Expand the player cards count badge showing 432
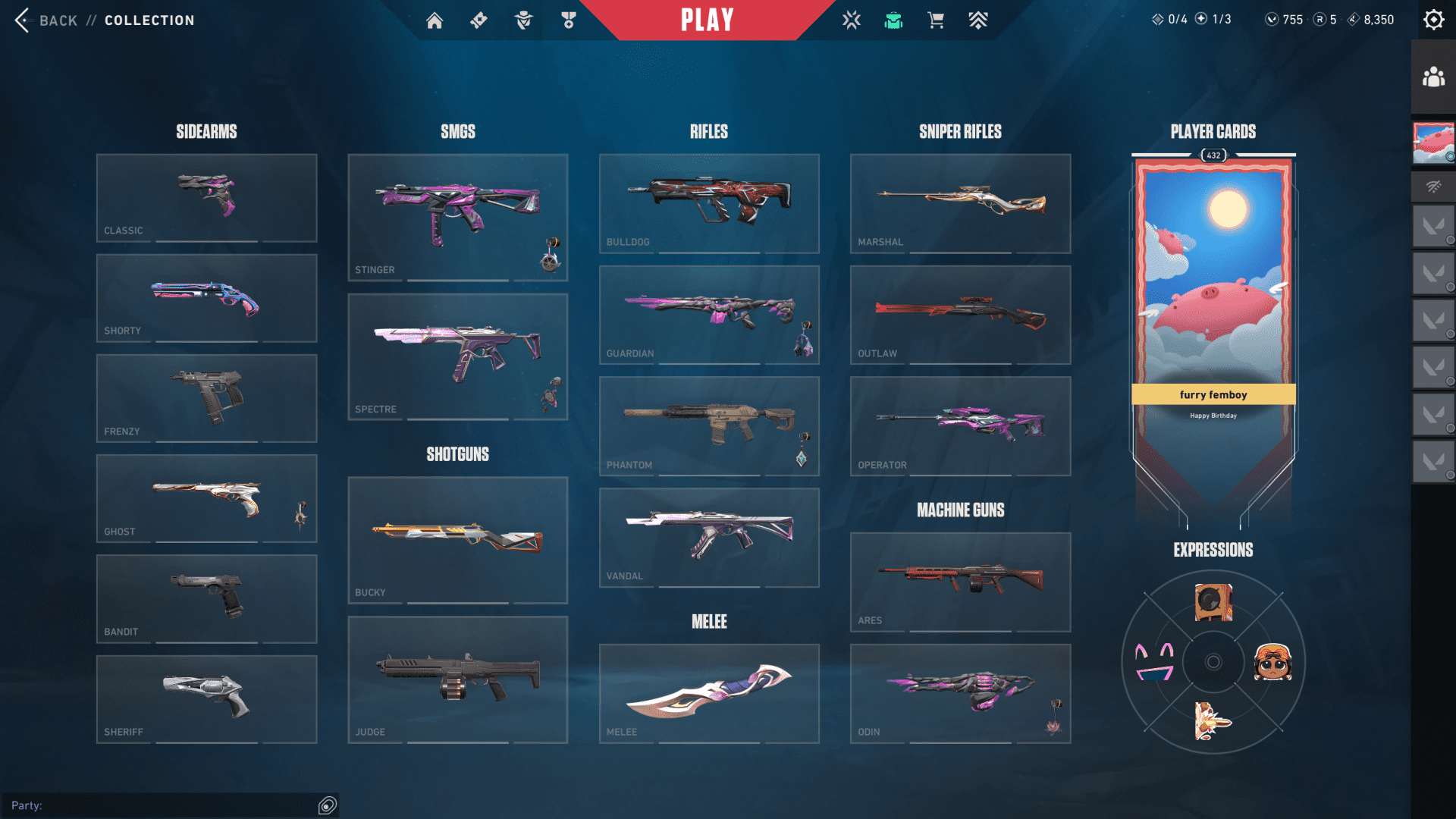Viewport: 1456px width, 819px height. point(1213,155)
